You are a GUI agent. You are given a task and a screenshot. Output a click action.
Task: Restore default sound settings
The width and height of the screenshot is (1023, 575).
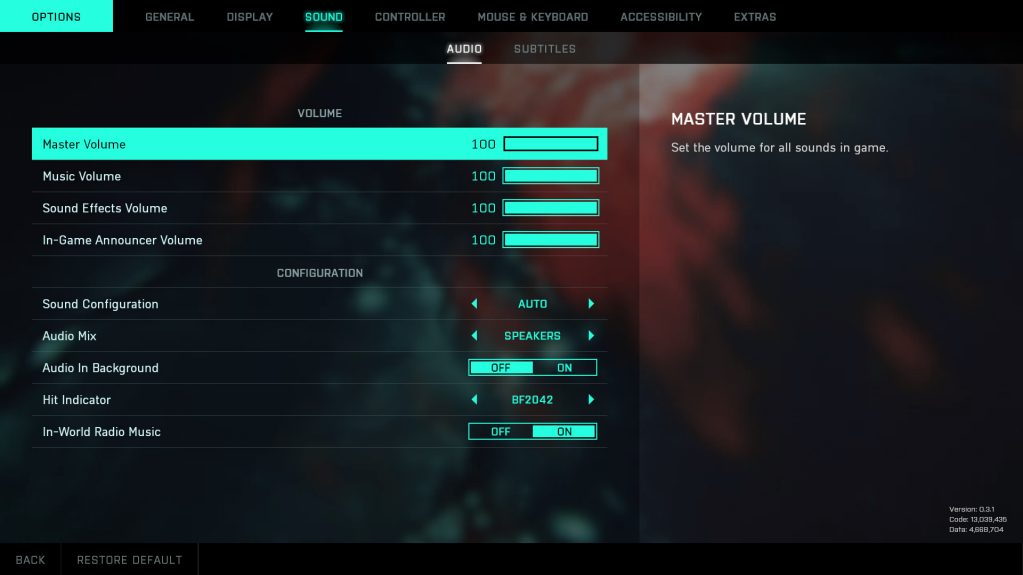tap(129, 560)
